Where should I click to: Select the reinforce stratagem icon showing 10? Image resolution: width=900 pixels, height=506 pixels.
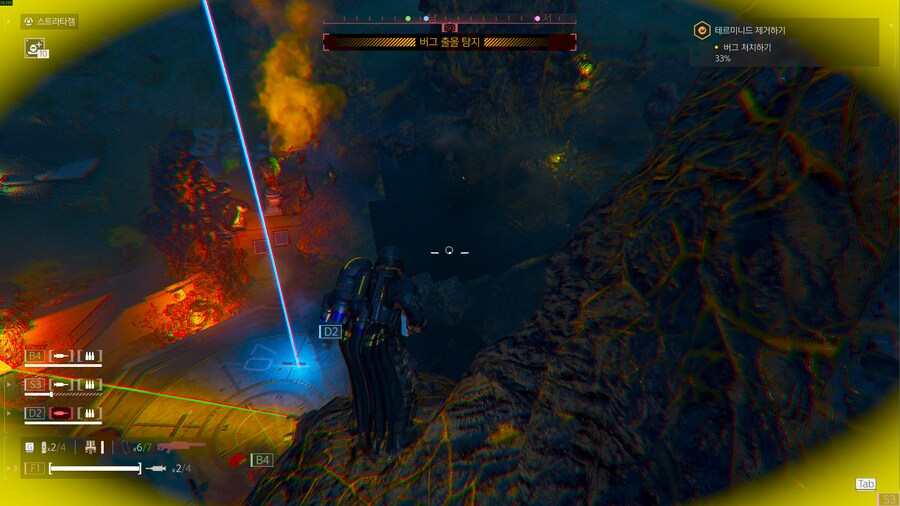click(36, 47)
